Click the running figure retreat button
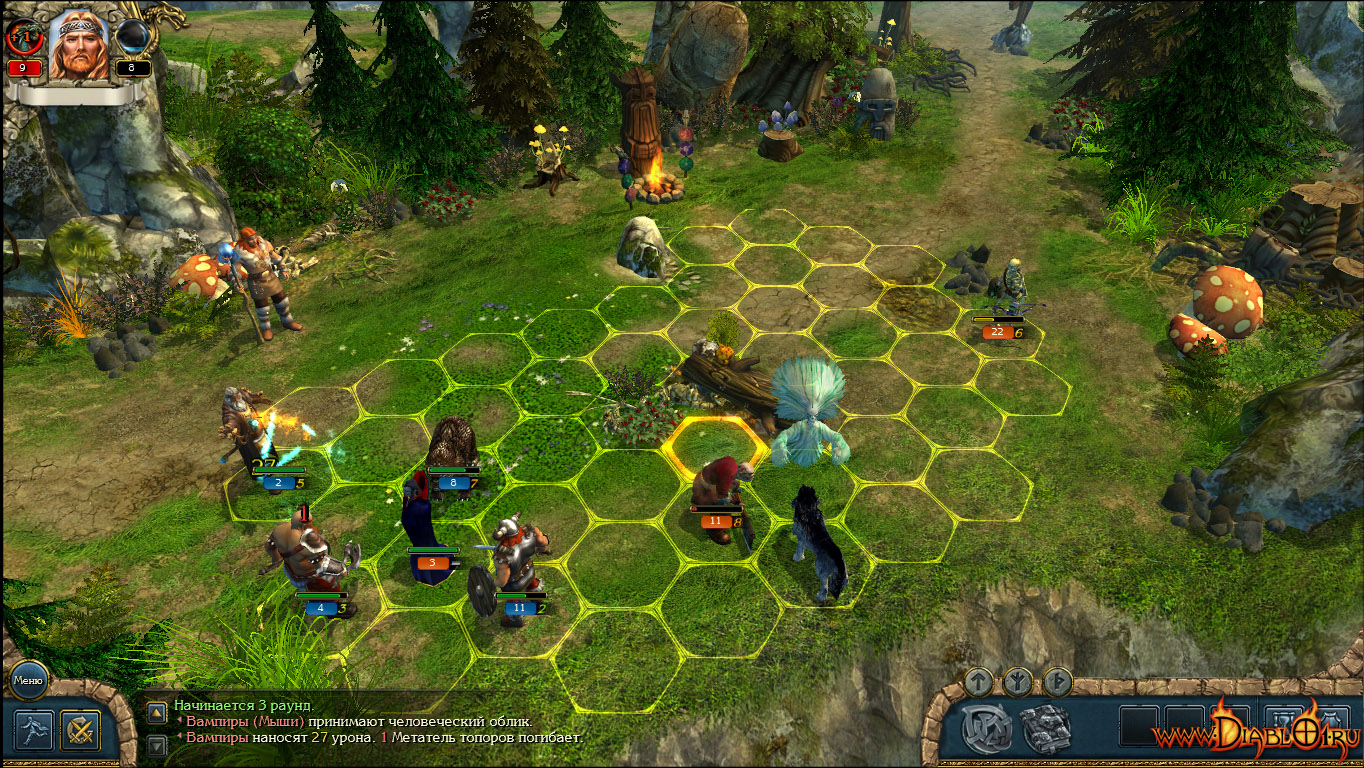 33,730
